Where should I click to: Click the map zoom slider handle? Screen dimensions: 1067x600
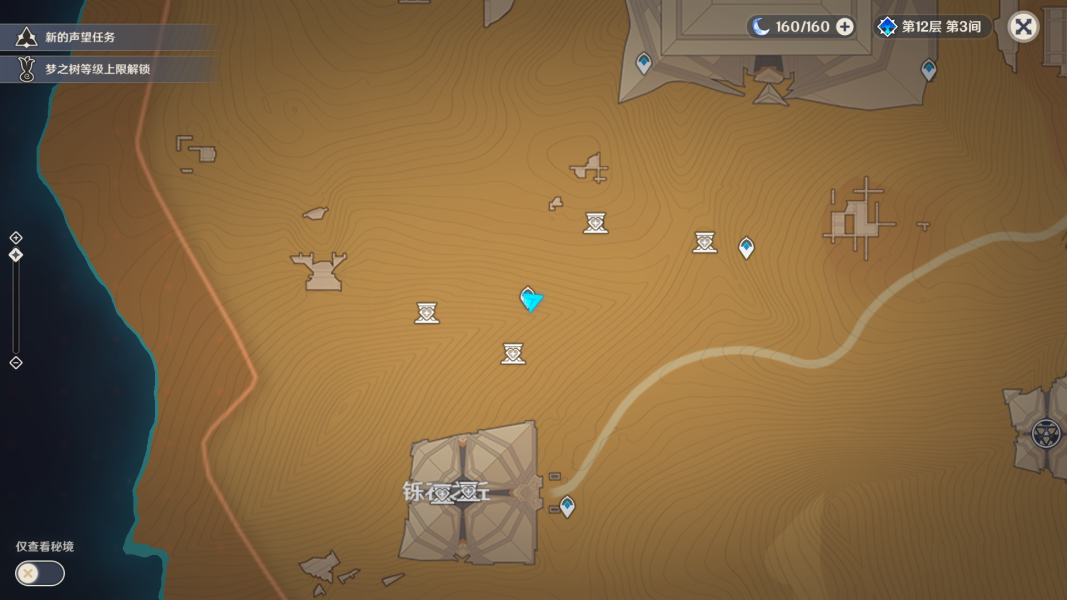[x=16, y=256]
